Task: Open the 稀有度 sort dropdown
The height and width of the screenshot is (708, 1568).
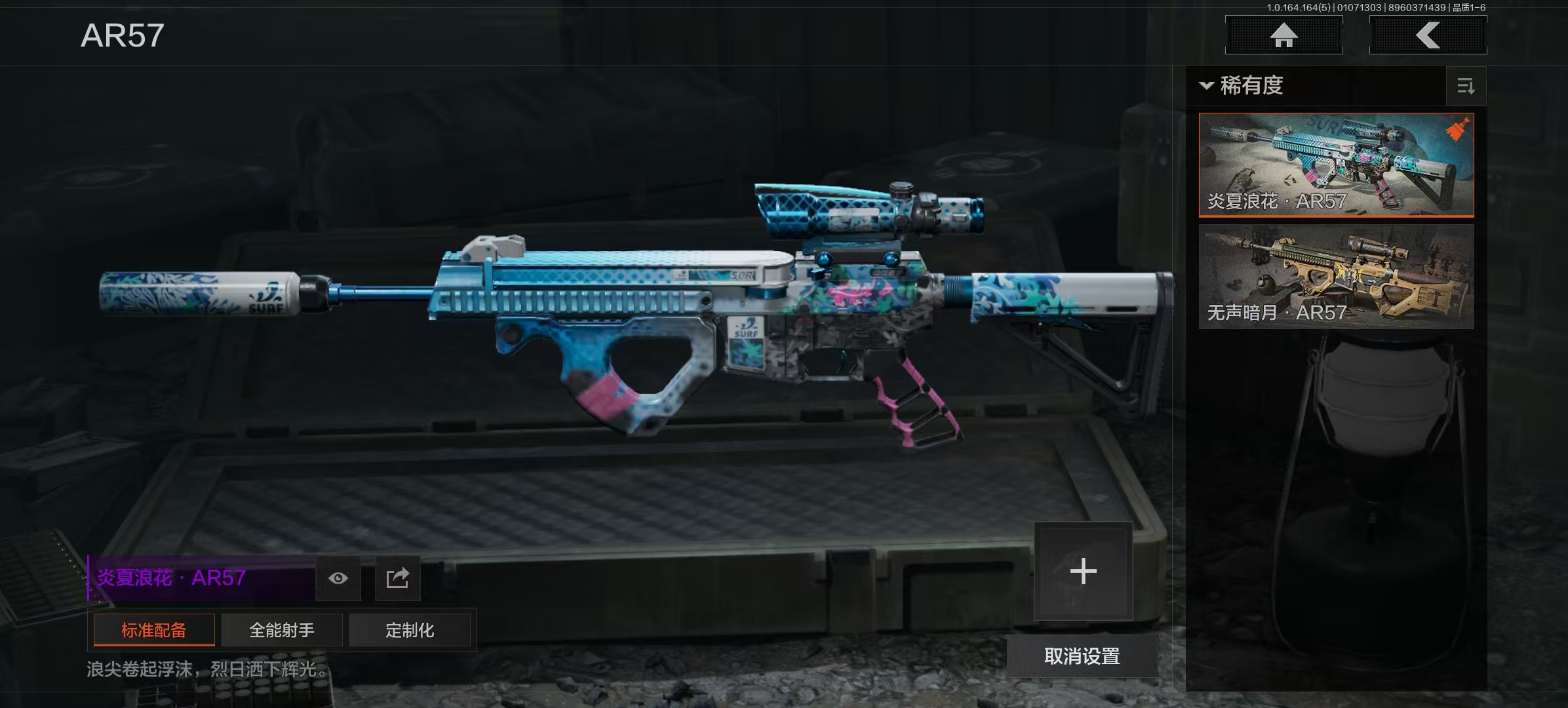Action: pos(1242,86)
